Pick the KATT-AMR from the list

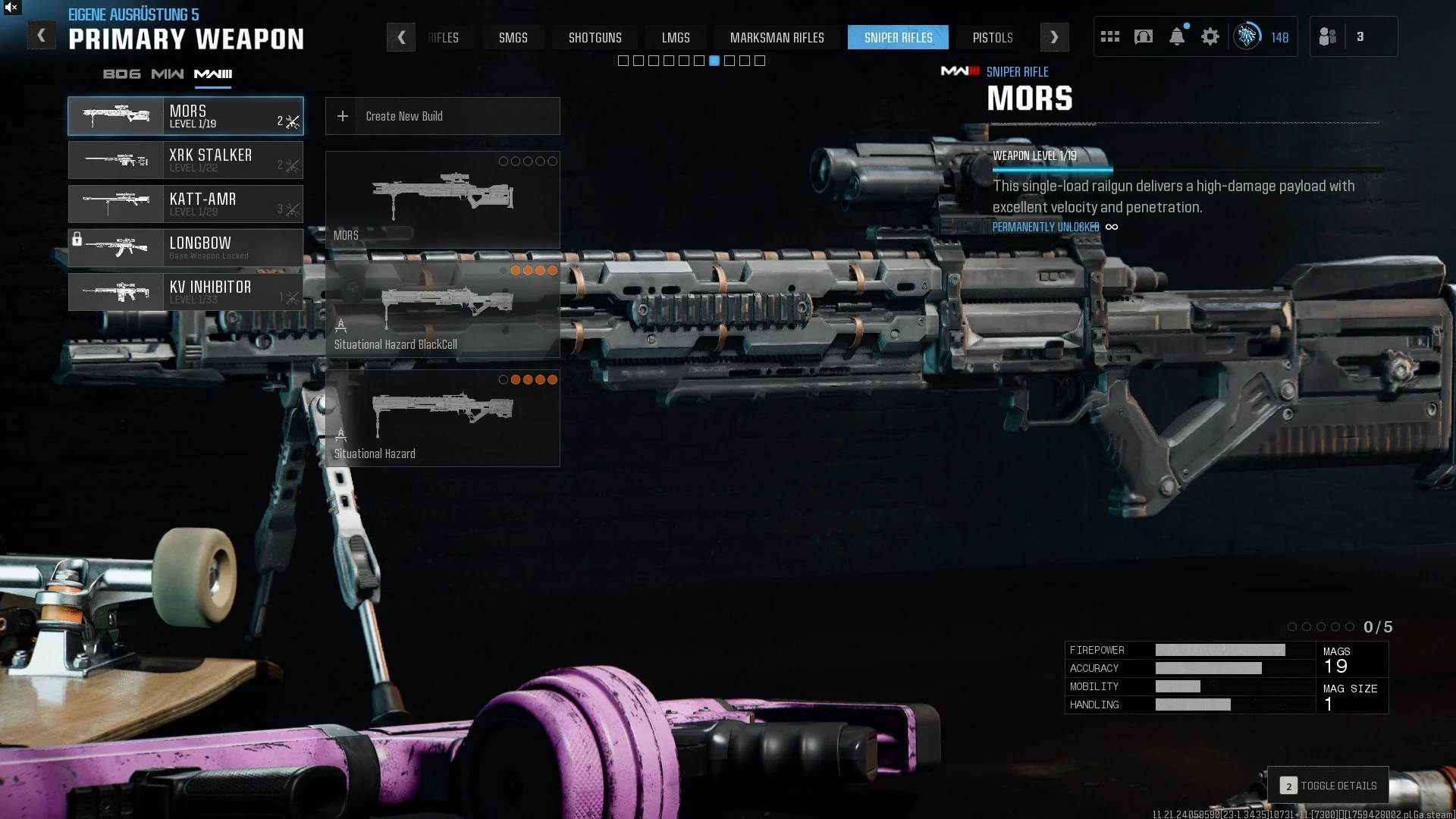(x=186, y=204)
